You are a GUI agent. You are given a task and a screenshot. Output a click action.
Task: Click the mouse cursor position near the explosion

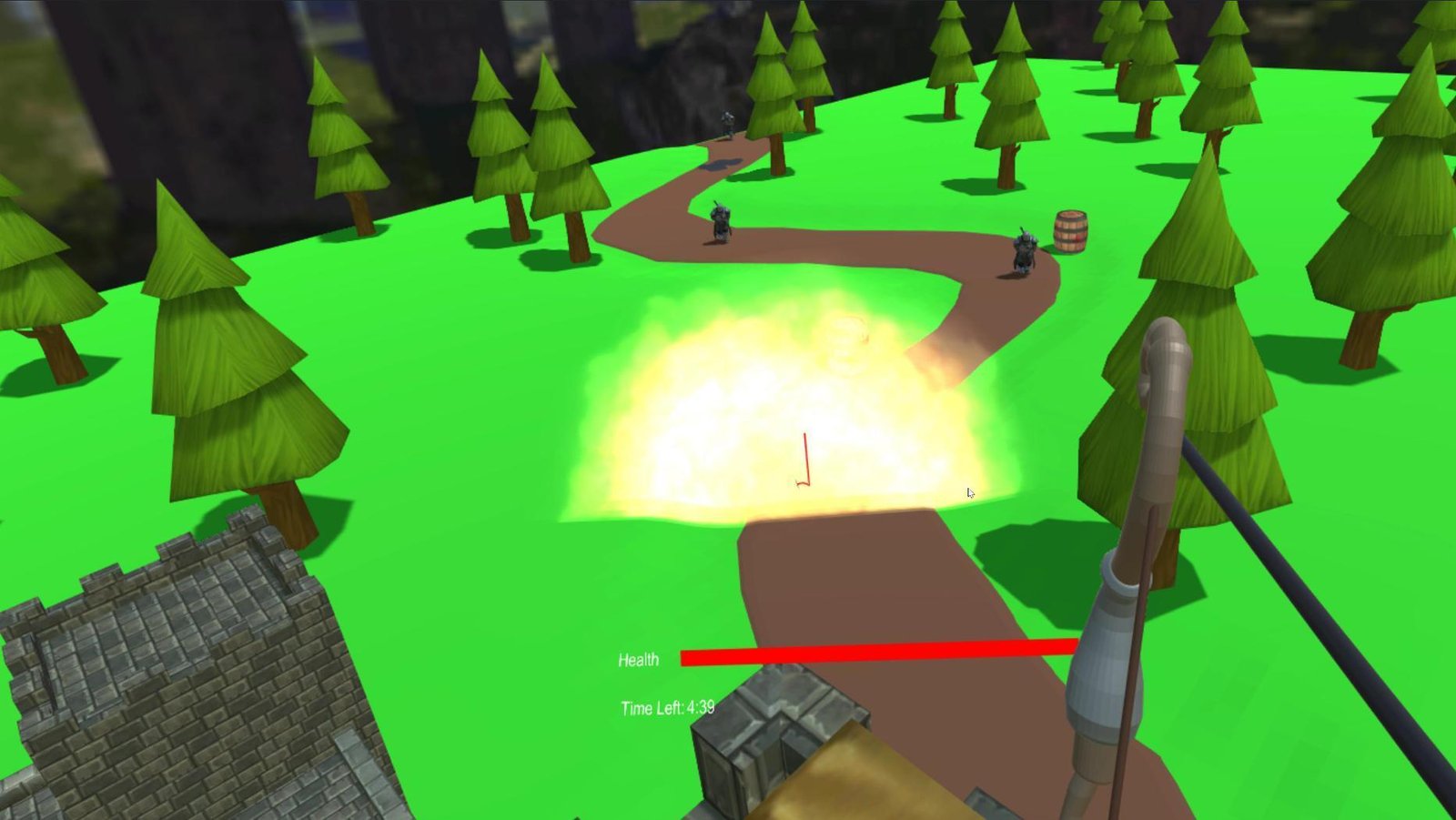[x=969, y=491]
